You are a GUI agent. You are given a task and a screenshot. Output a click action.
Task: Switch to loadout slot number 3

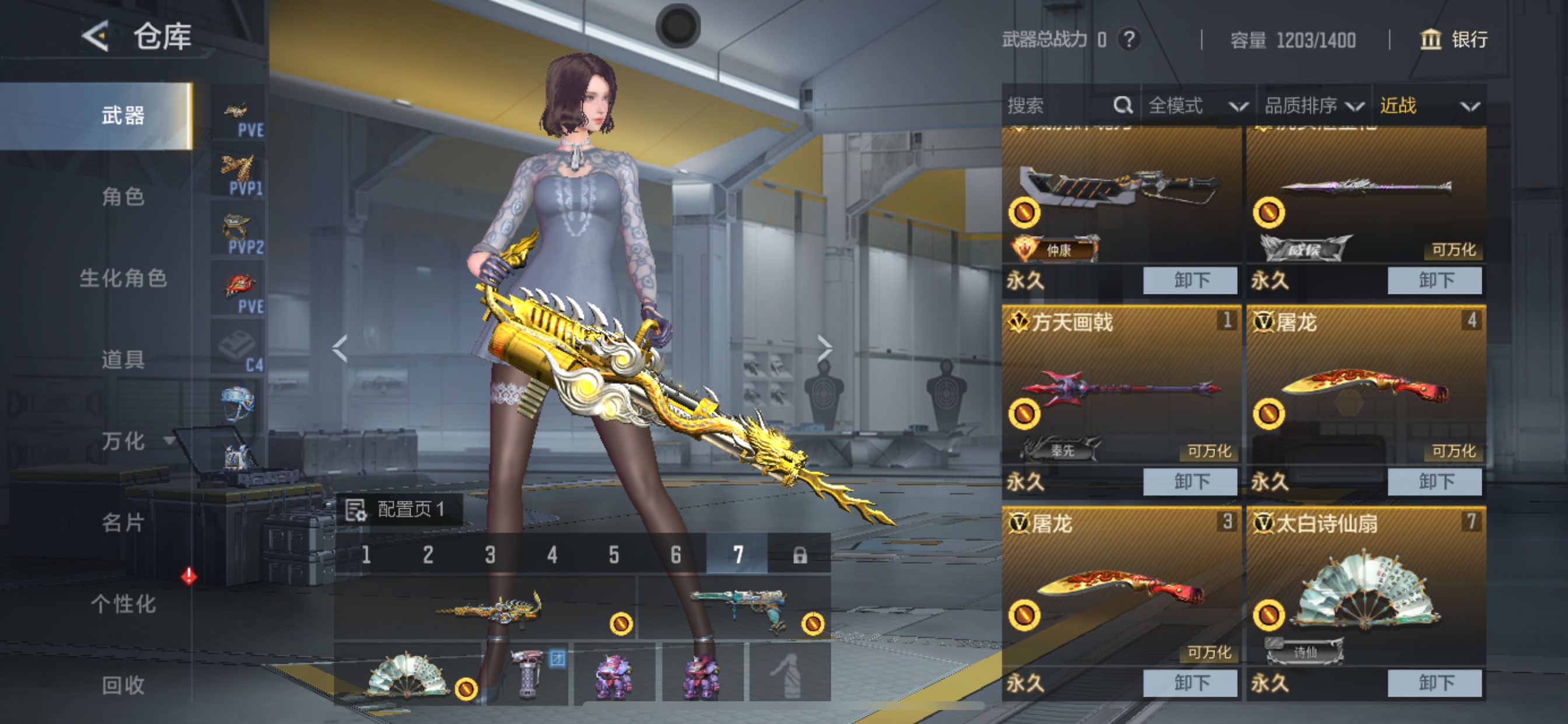pyautogui.click(x=490, y=554)
